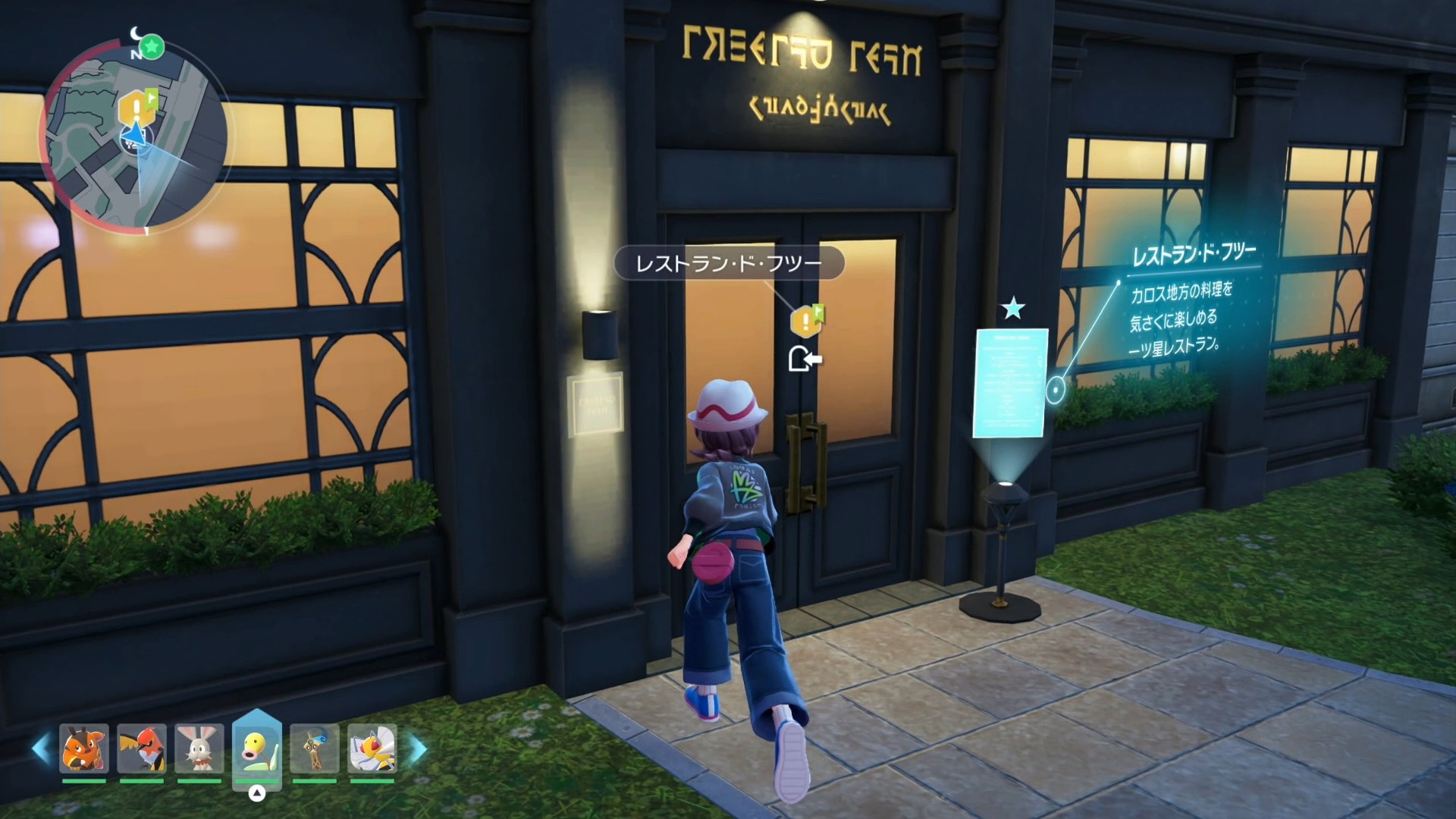This screenshot has height=819, width=1456.
Task: Select Tepig in the party bar
Action: coord(84,748)
